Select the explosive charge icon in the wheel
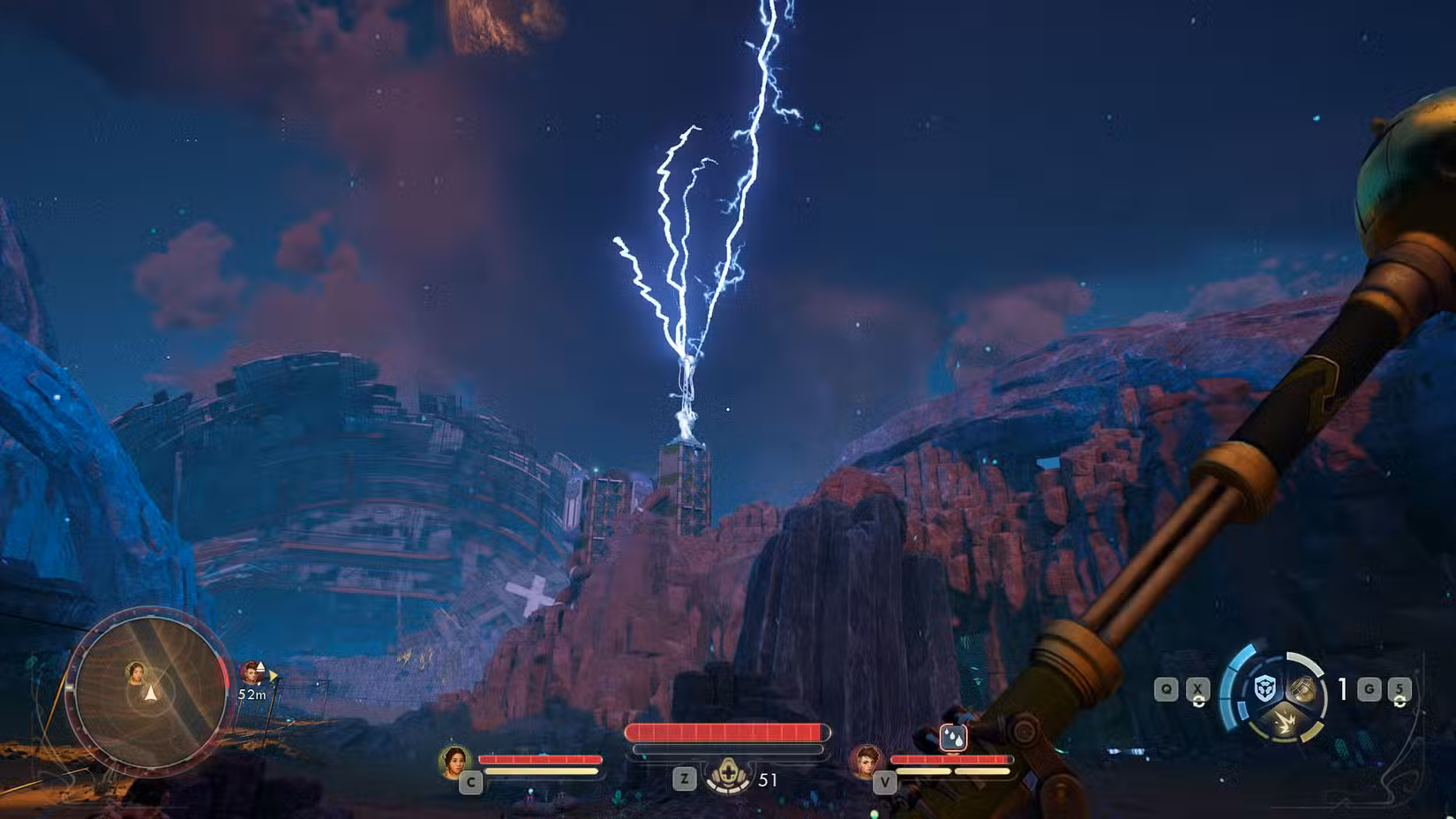Screen dimensions: 1456x819 (1286, 722)
